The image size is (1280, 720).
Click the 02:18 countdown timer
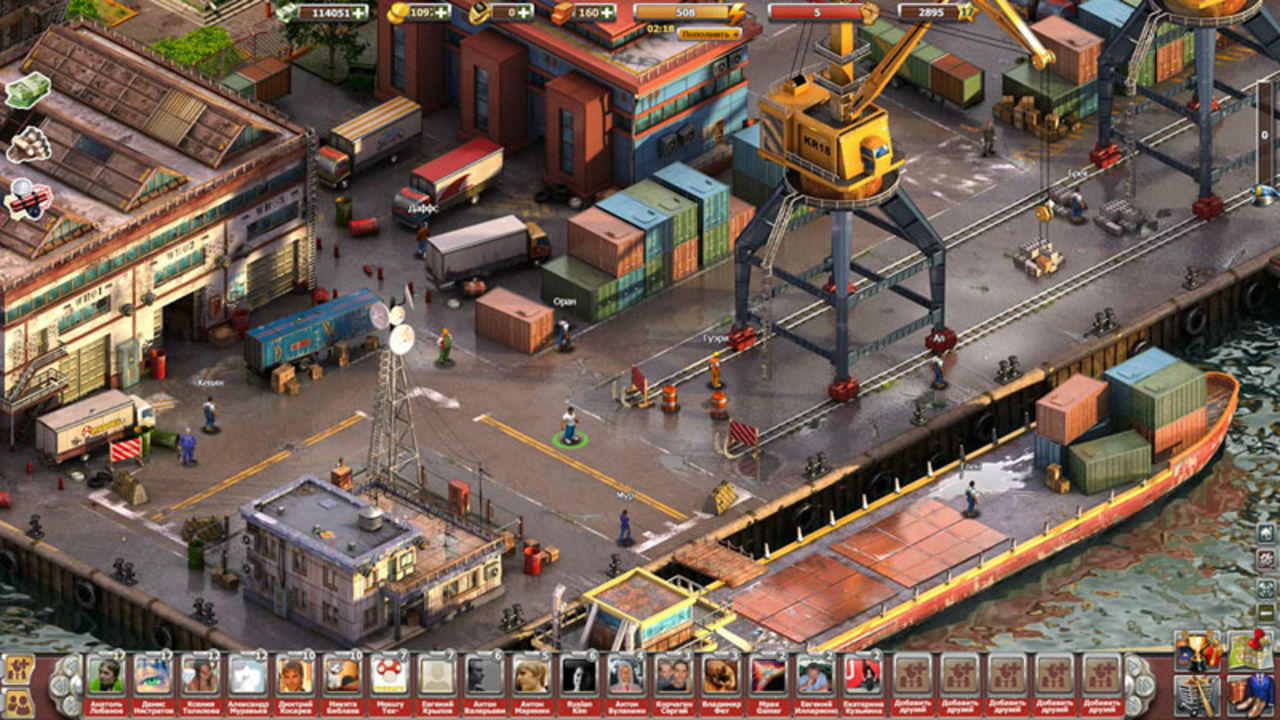[x=660, y=30]
